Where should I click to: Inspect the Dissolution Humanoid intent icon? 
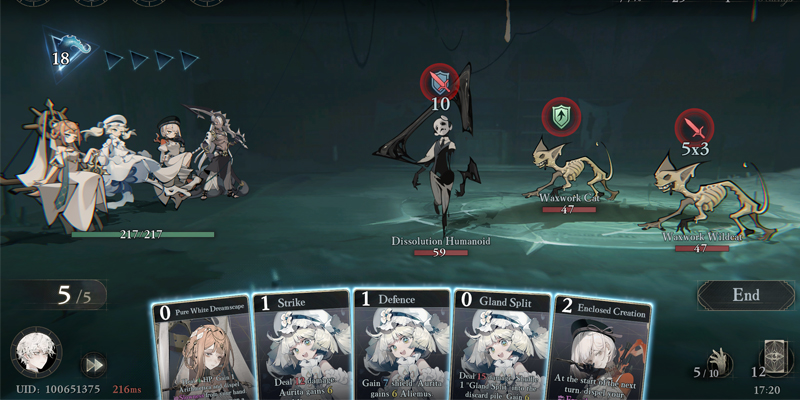coord(441,81)
